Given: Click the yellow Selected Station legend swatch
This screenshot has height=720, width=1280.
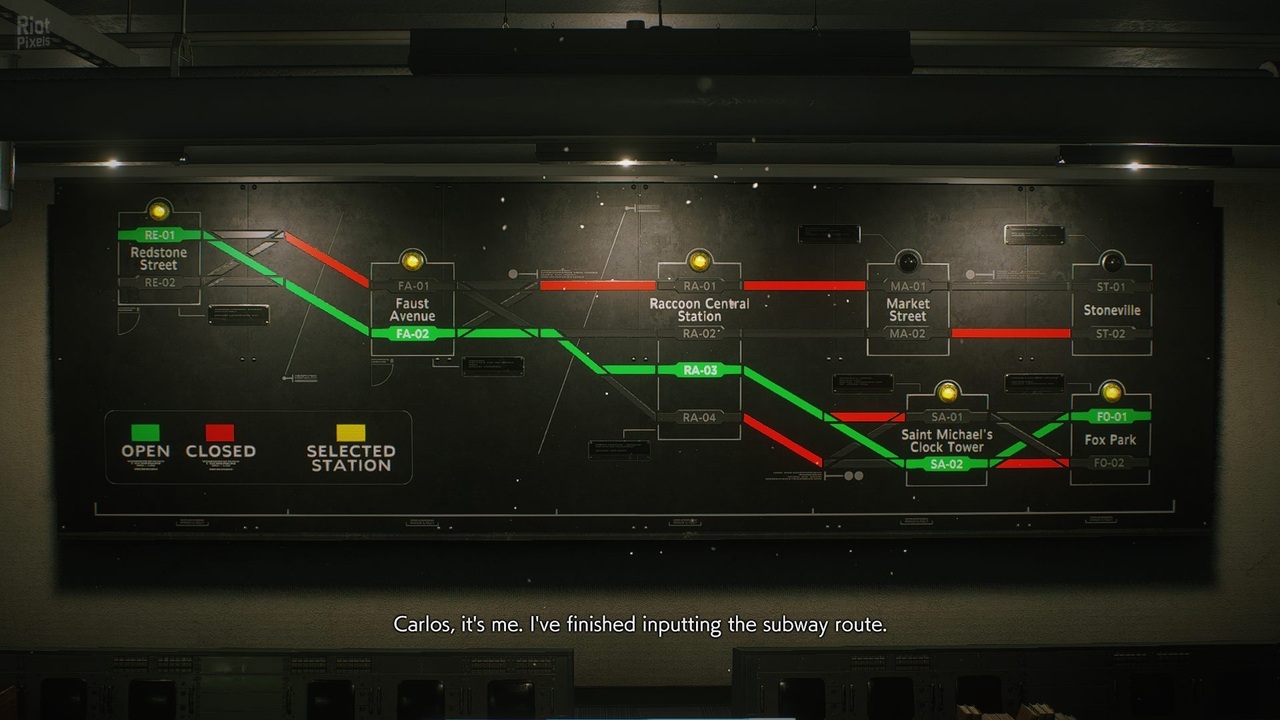Looking at the screenshot, I should click(x=350, y=432).
